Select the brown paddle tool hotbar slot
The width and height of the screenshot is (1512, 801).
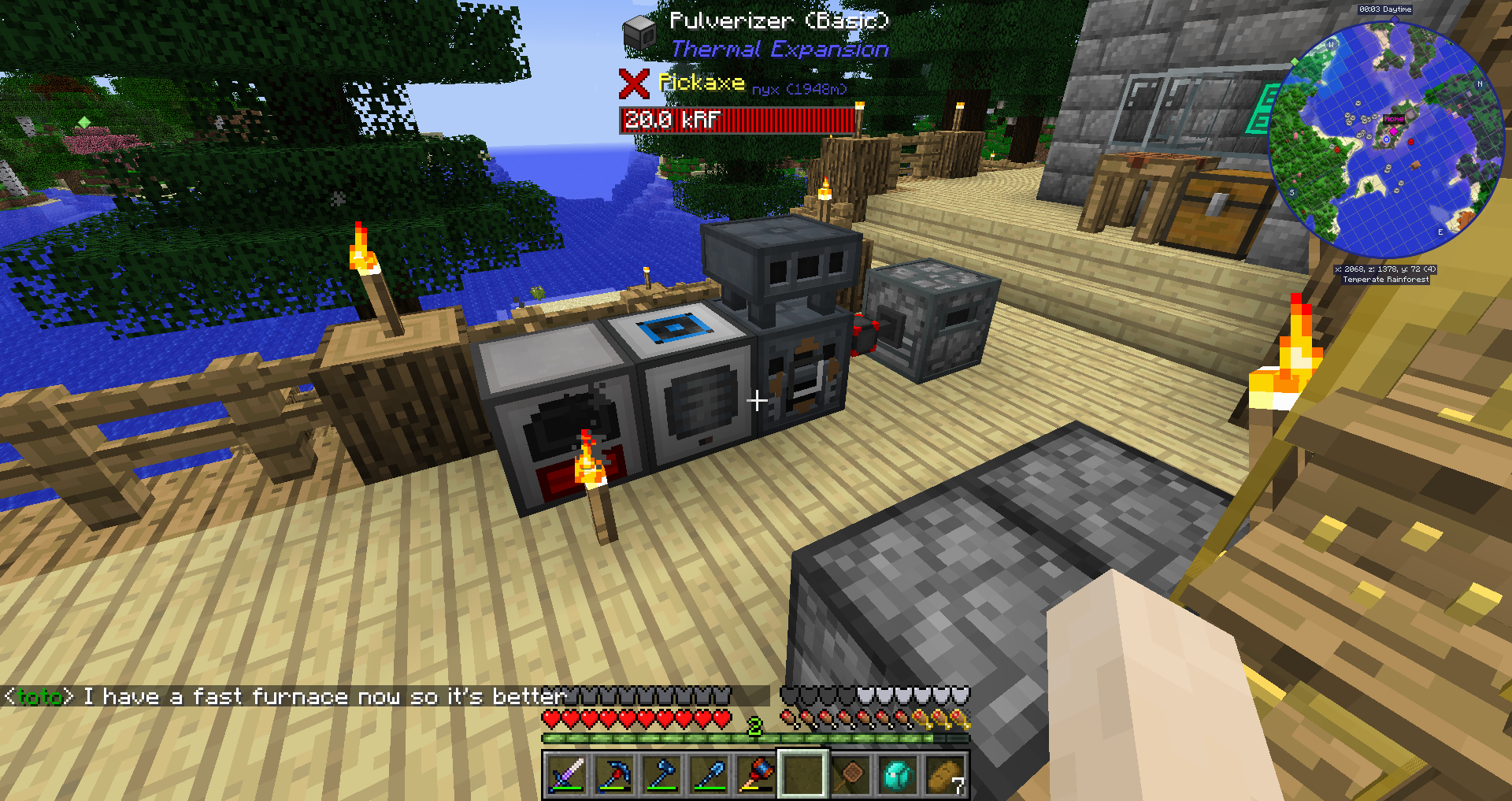click(850, 775)
